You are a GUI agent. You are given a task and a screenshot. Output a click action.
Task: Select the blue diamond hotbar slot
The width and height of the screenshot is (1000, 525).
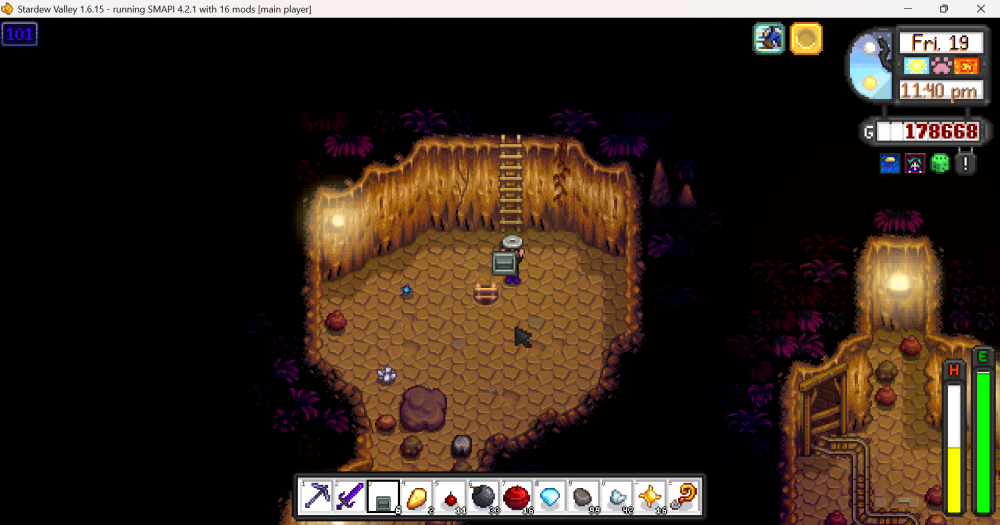tap(549, 496)
